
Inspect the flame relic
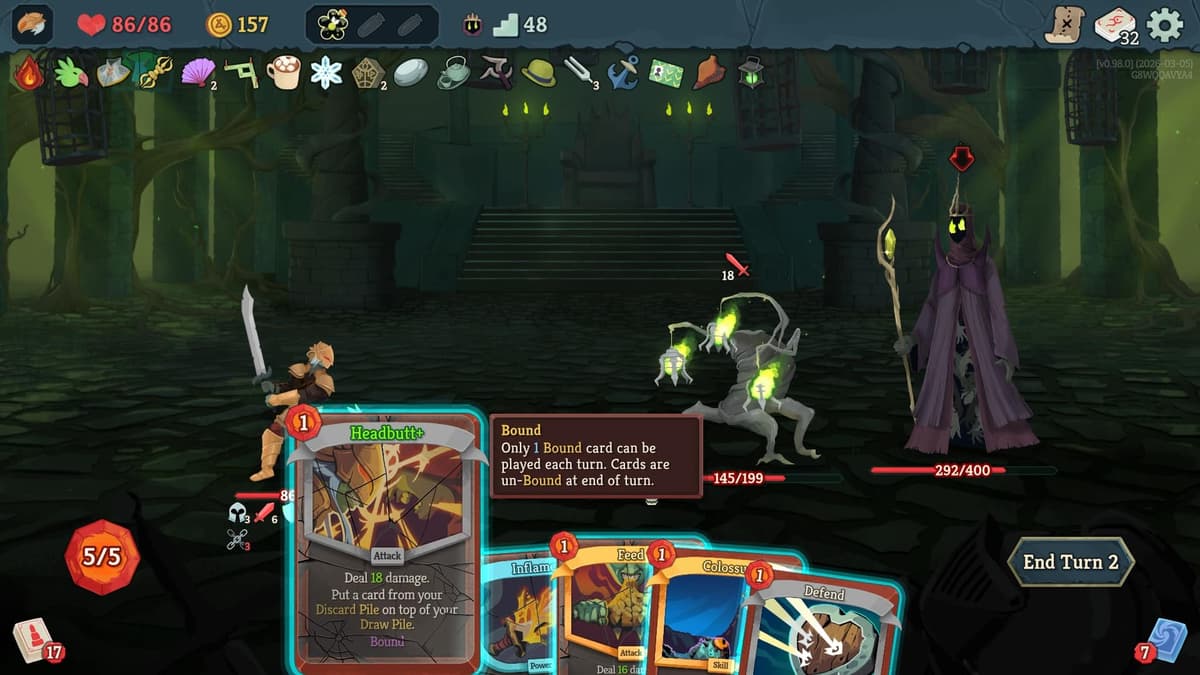(x=29, y=72)
